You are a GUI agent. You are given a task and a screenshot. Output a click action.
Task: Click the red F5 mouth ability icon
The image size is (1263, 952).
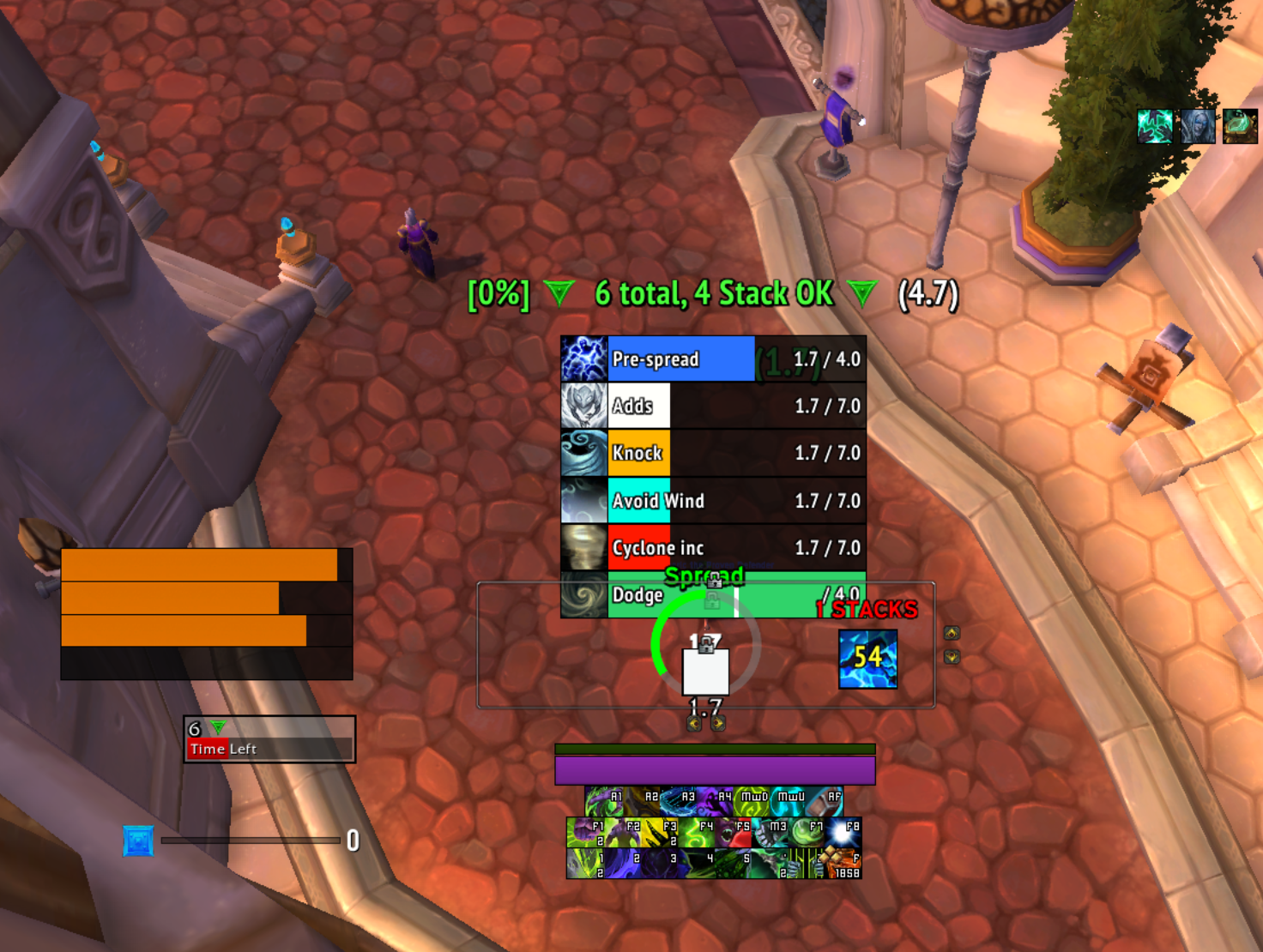click(734, 831)
